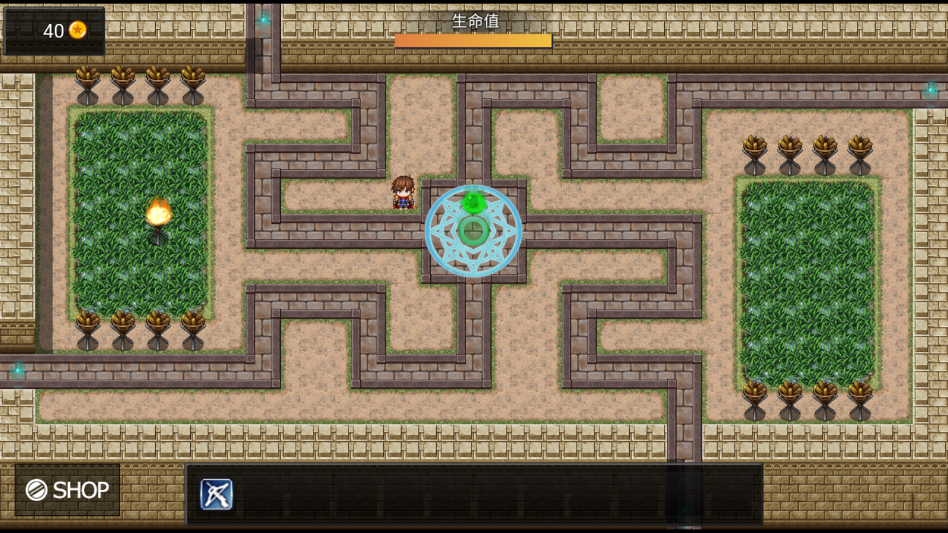Open the SHOP menu

pos(67,490)
